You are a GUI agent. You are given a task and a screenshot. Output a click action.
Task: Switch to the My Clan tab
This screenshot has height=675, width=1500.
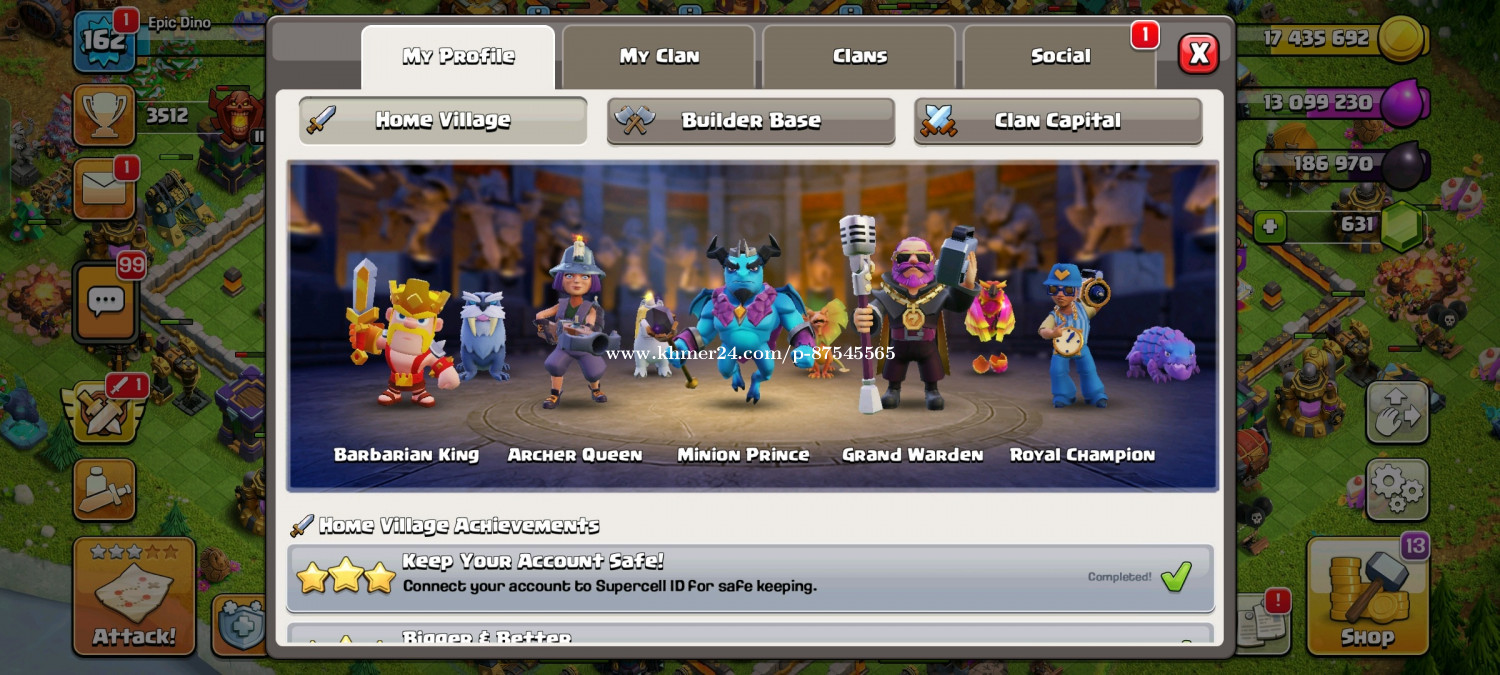(x=659, y=57)
